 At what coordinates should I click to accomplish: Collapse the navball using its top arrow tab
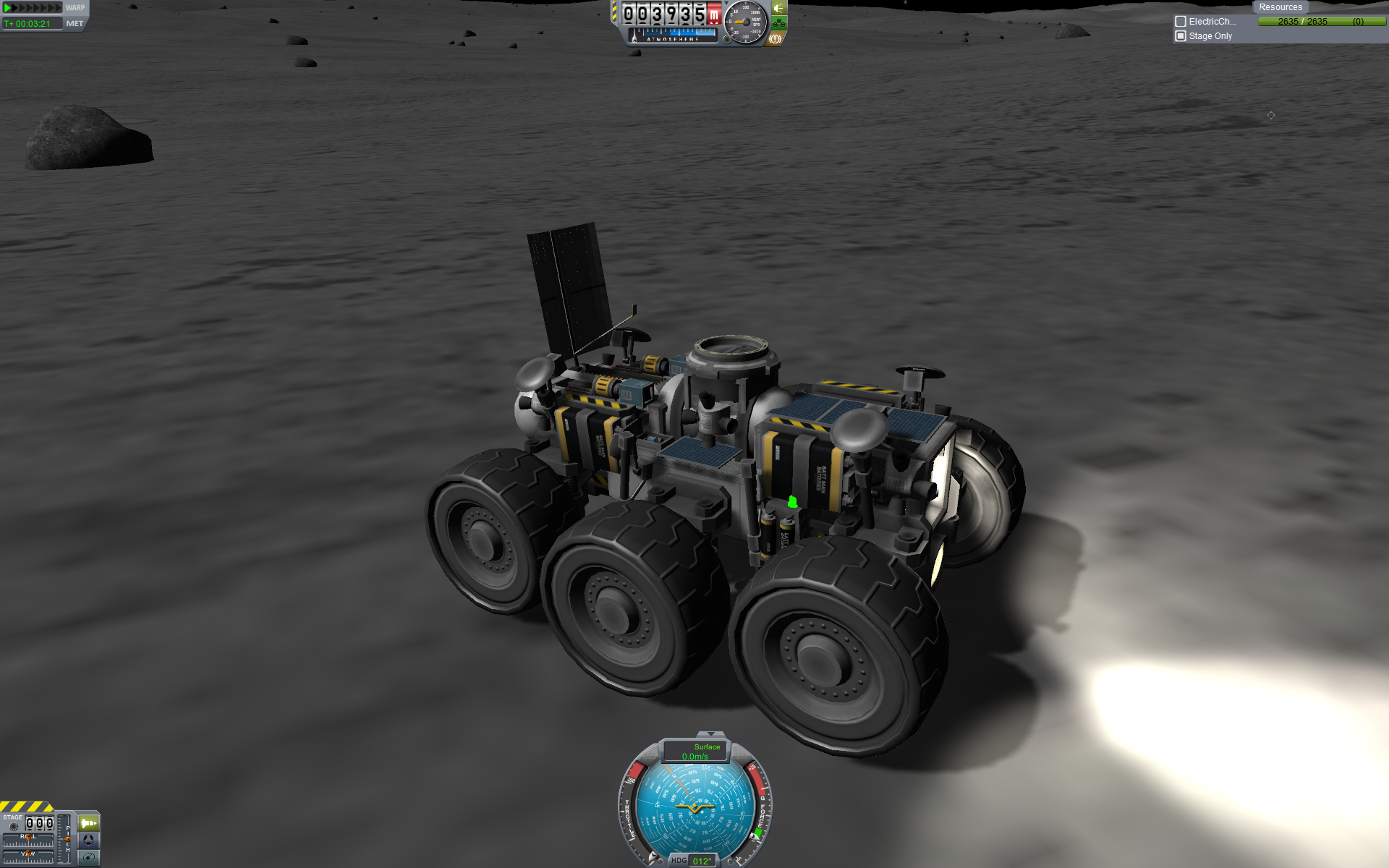pos(710,734)
